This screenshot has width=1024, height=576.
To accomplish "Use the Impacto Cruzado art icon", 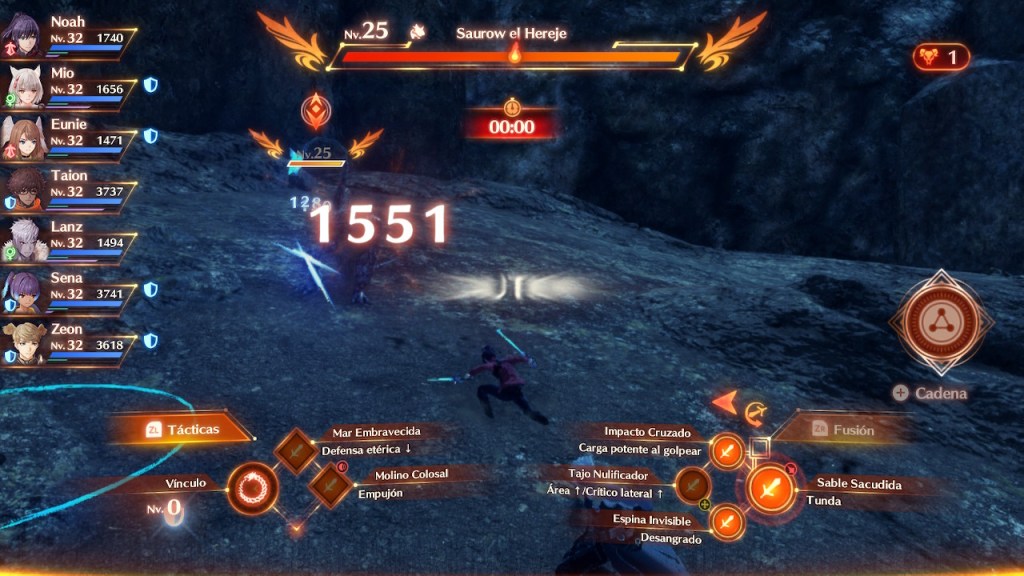I will [x=727, y=452].
